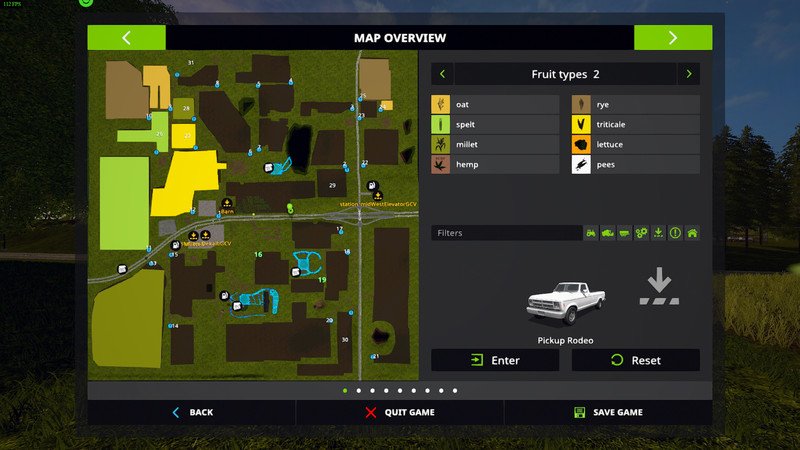Screen dimensions: 800x450
Task: Show next fruit types page
Action: 688,74
